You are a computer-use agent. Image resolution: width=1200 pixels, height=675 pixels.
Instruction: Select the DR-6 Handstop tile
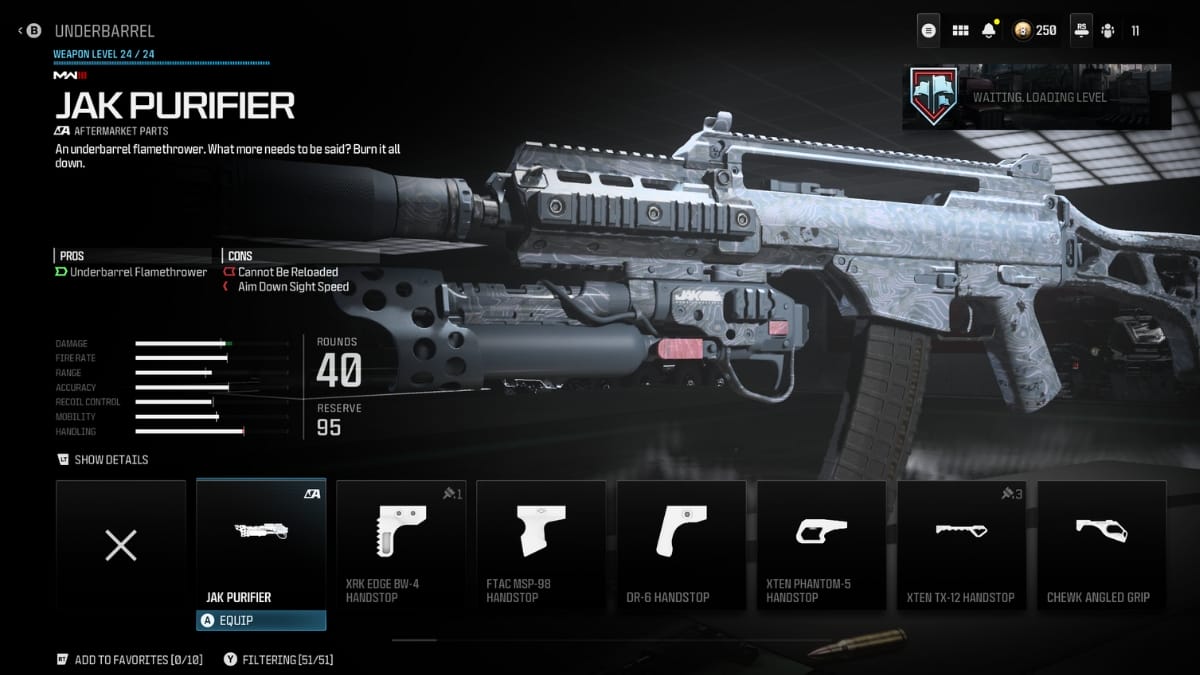coord(681,544)
